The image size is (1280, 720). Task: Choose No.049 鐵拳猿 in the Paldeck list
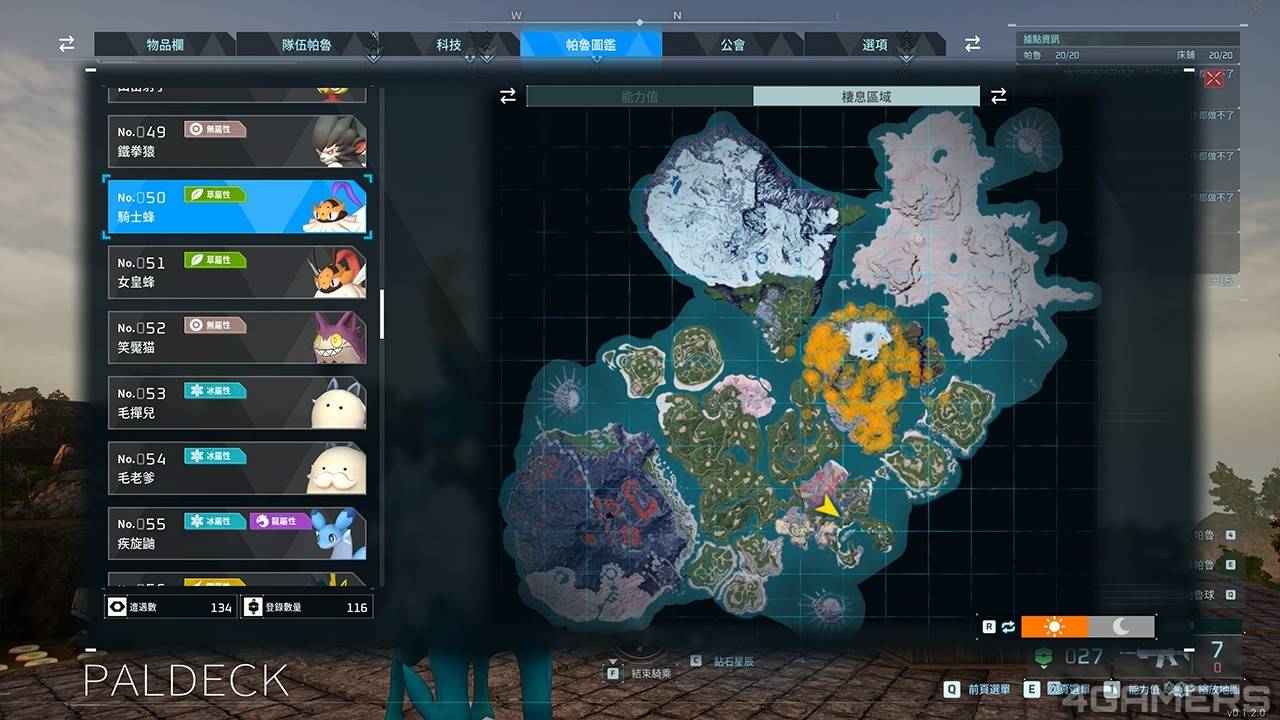click(237, 141)
